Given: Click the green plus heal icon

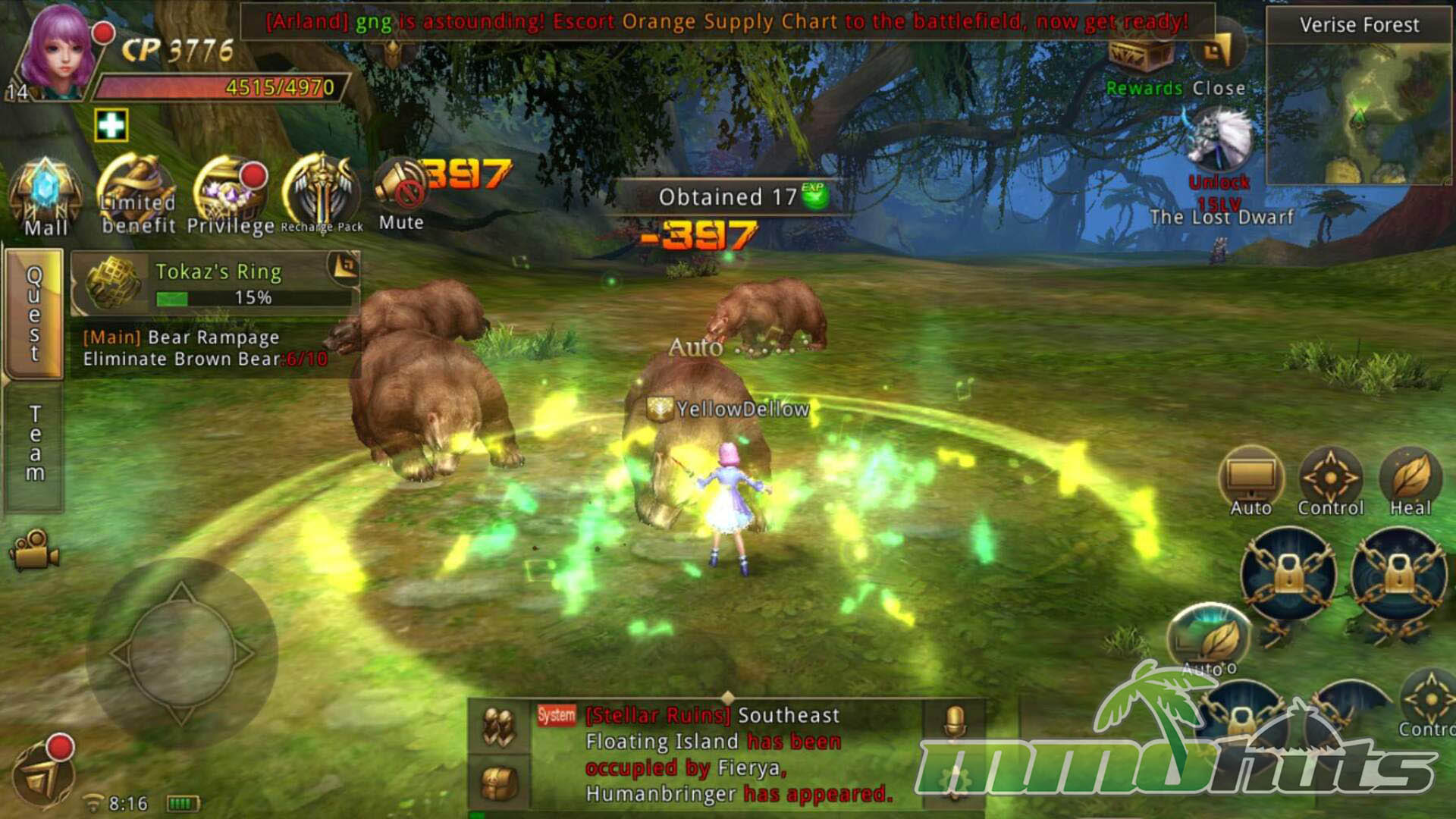Looking at the screenshot, I should tap(111, 125).
